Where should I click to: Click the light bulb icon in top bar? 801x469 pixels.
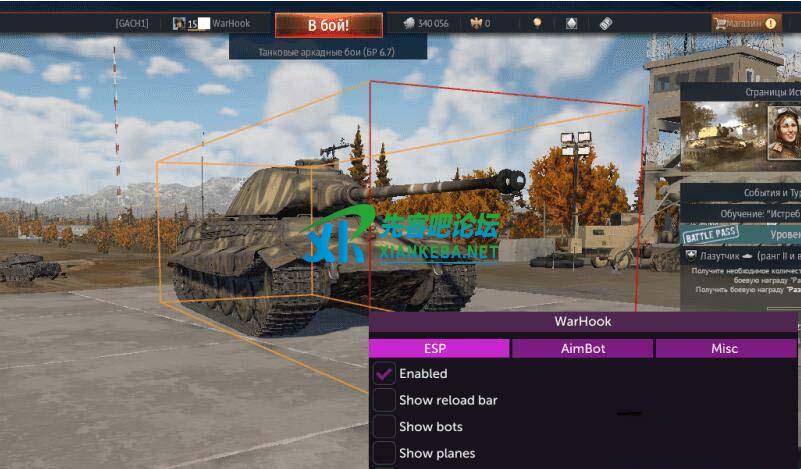536,23
